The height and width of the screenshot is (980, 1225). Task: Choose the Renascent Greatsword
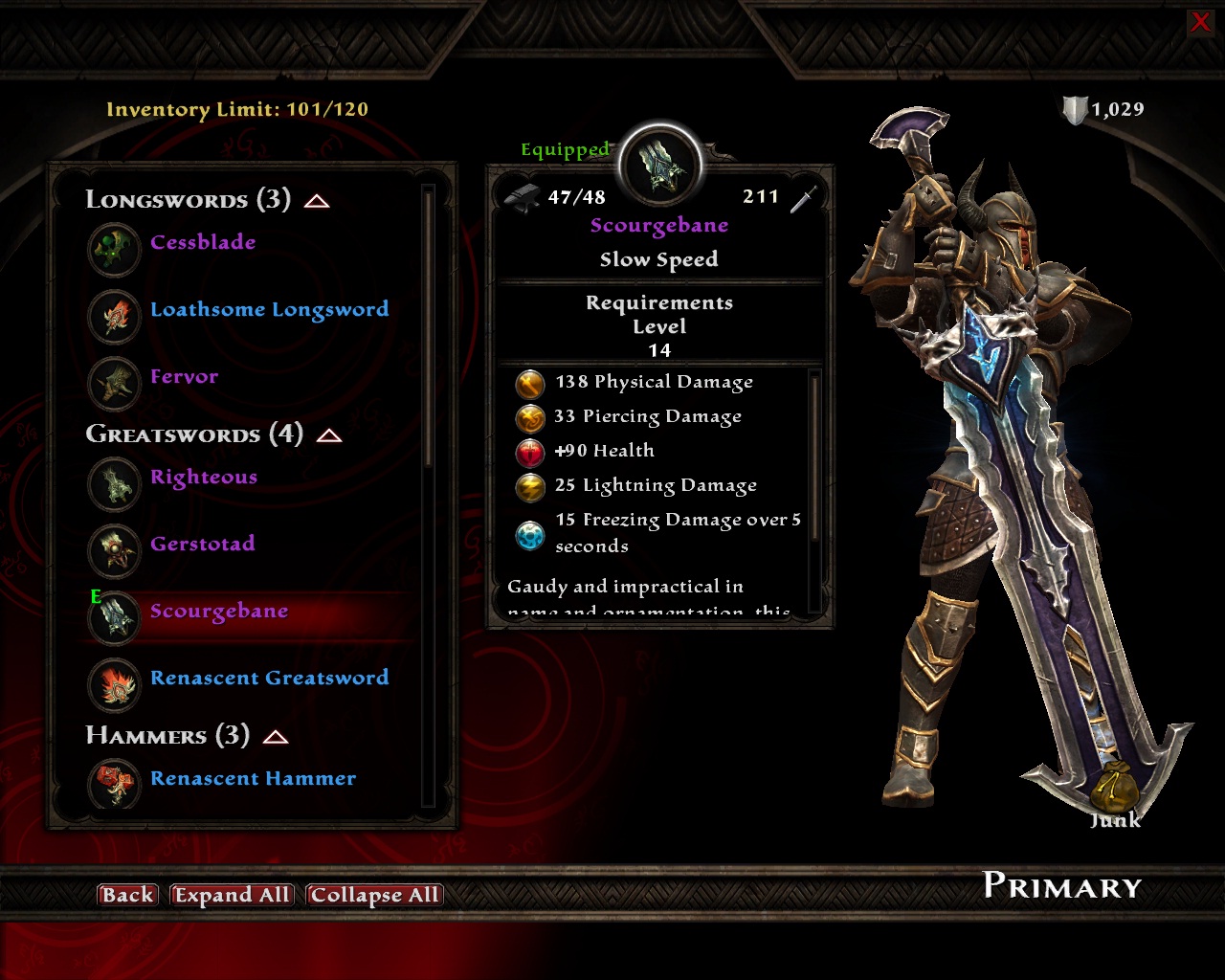tap(269, 679)
